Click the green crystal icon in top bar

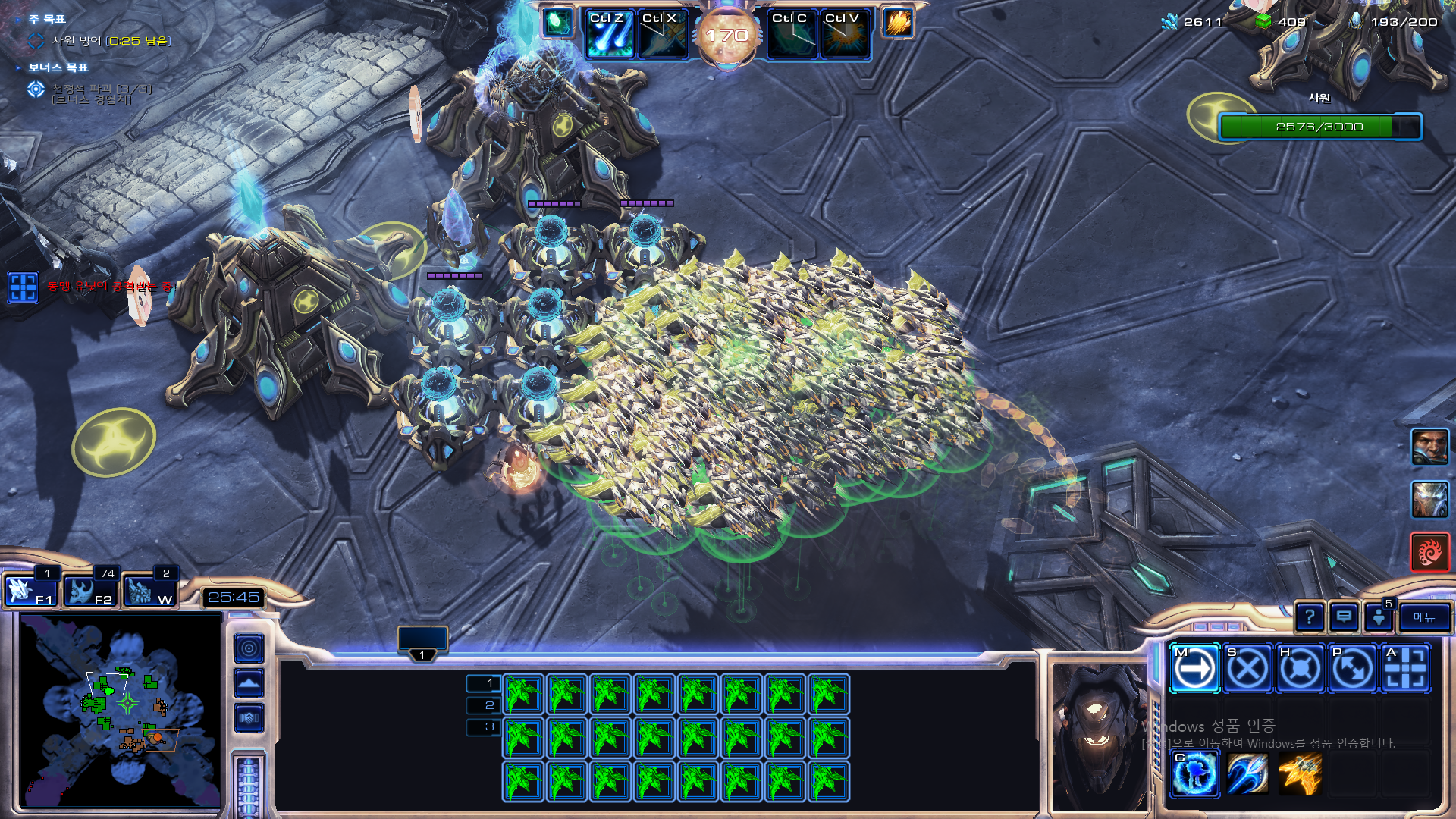pos(557,22)
